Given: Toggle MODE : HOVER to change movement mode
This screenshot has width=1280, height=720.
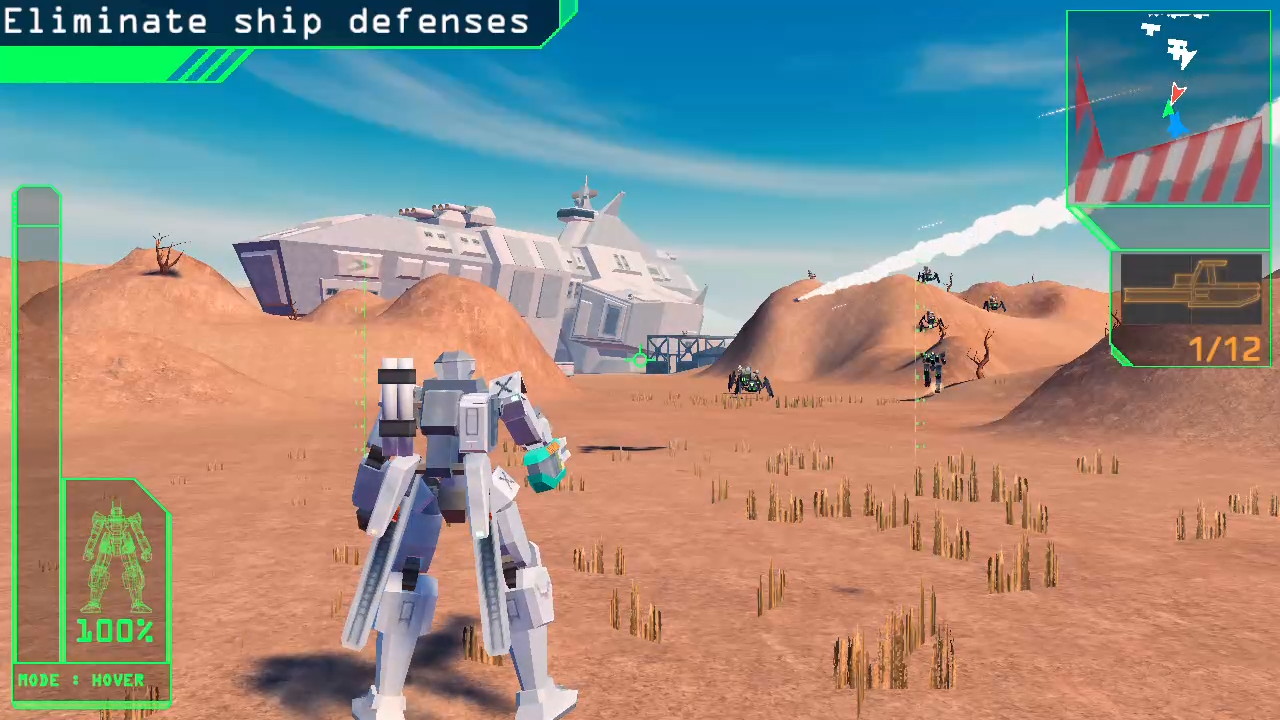Looking at the screenshot, I should coord(82,680).
